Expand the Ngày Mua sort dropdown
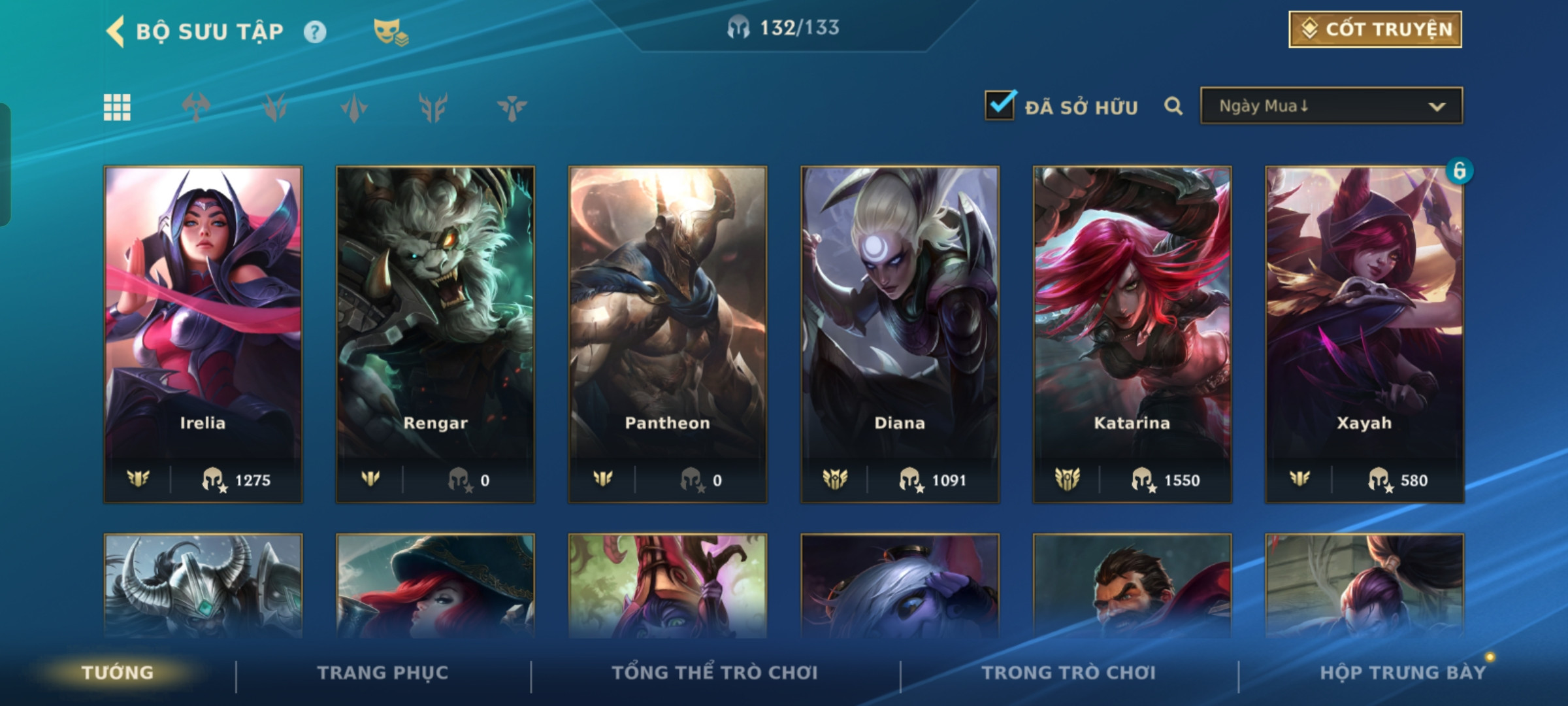 coord(1331,106)
